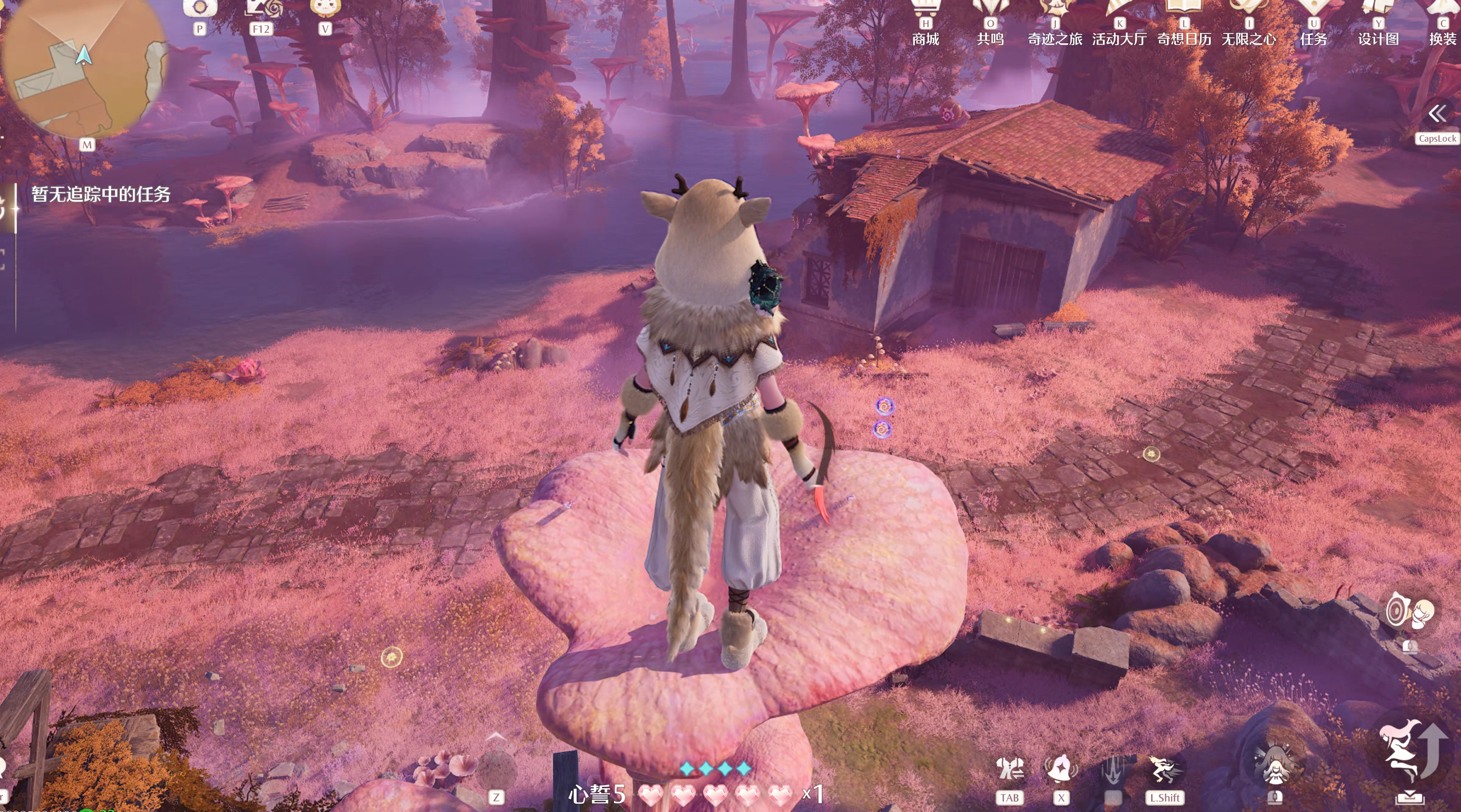Open the 无限之心 menu
The image size is (1461, 812).
[1249, 23]
